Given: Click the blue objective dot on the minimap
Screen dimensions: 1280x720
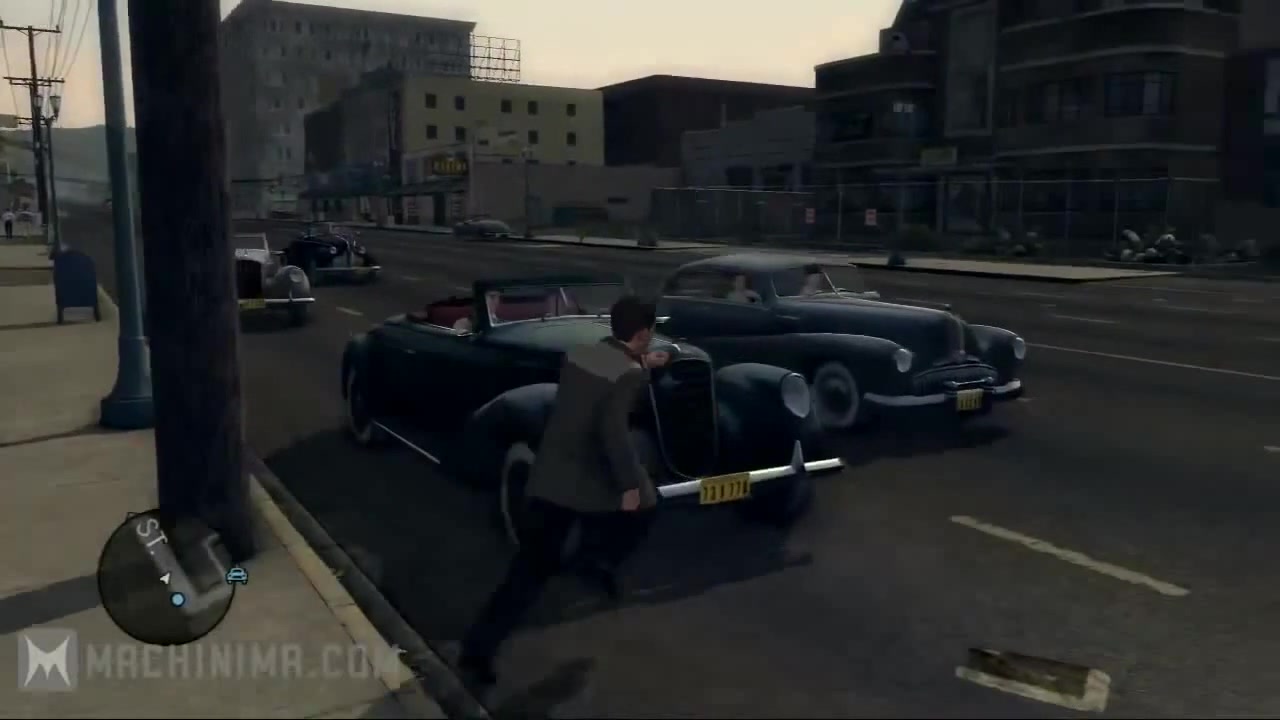Looking at the screenshot, I should pyautogui.click(x=177, y=599).
